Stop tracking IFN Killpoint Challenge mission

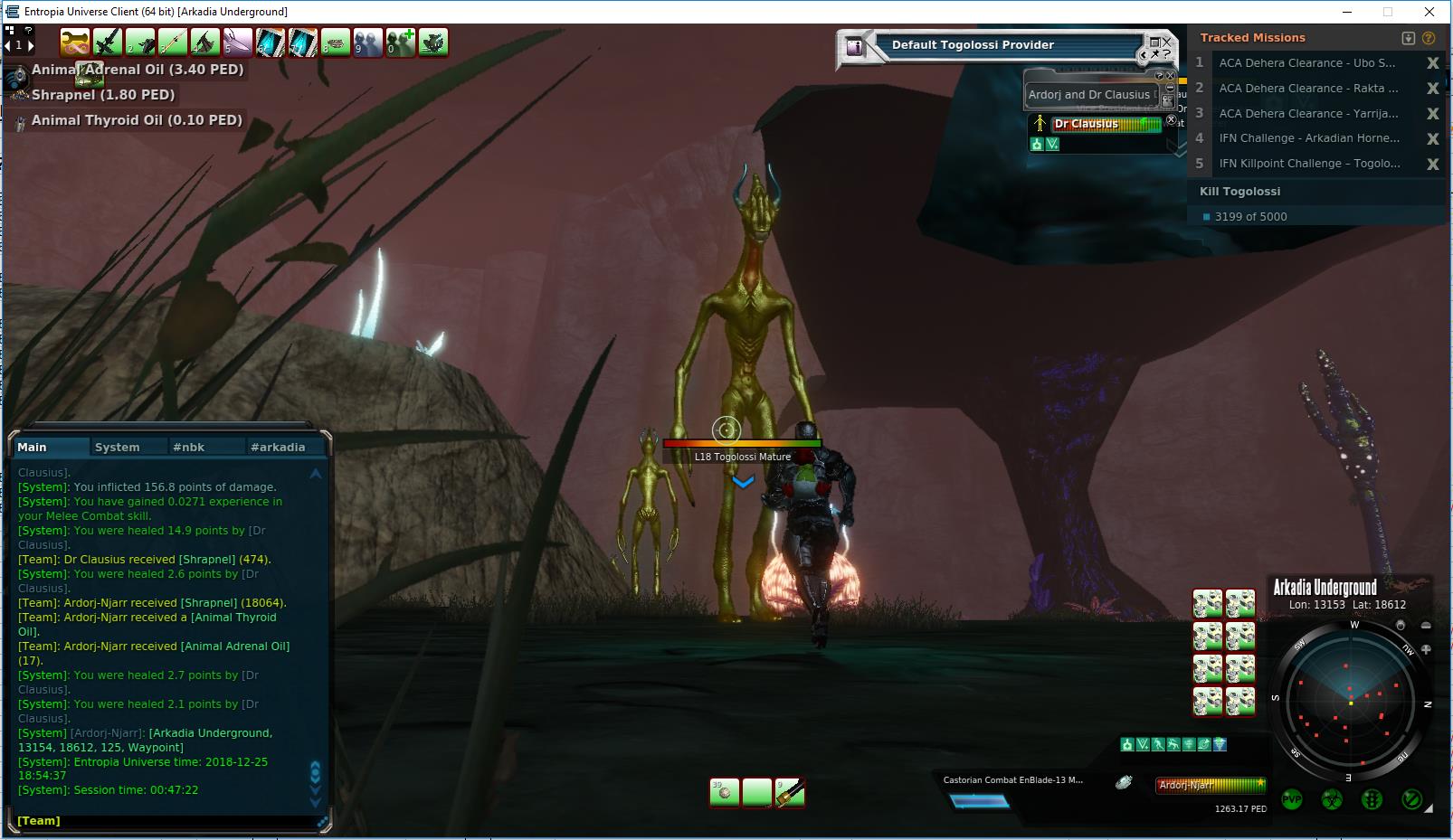[1432, 164]
